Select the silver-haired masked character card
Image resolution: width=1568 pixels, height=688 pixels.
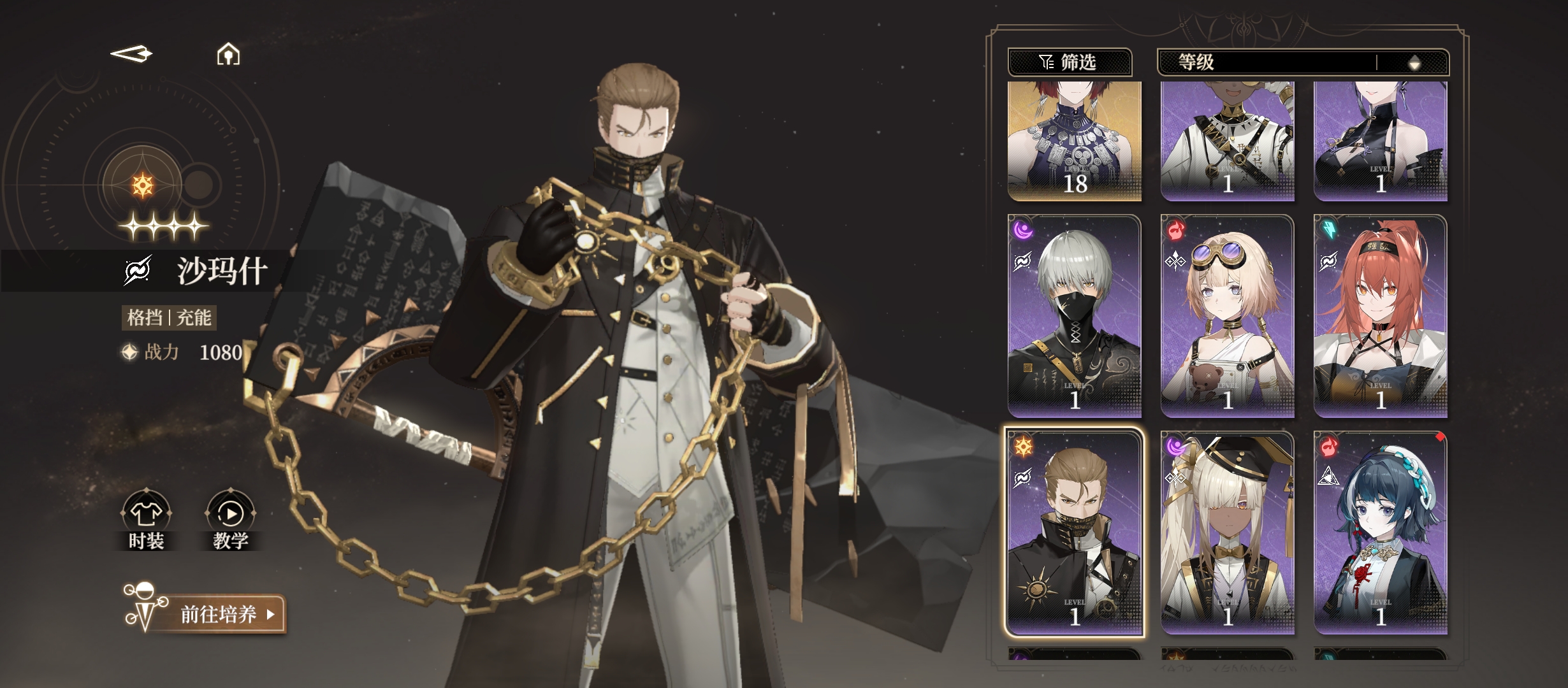tap(1074, 316)
